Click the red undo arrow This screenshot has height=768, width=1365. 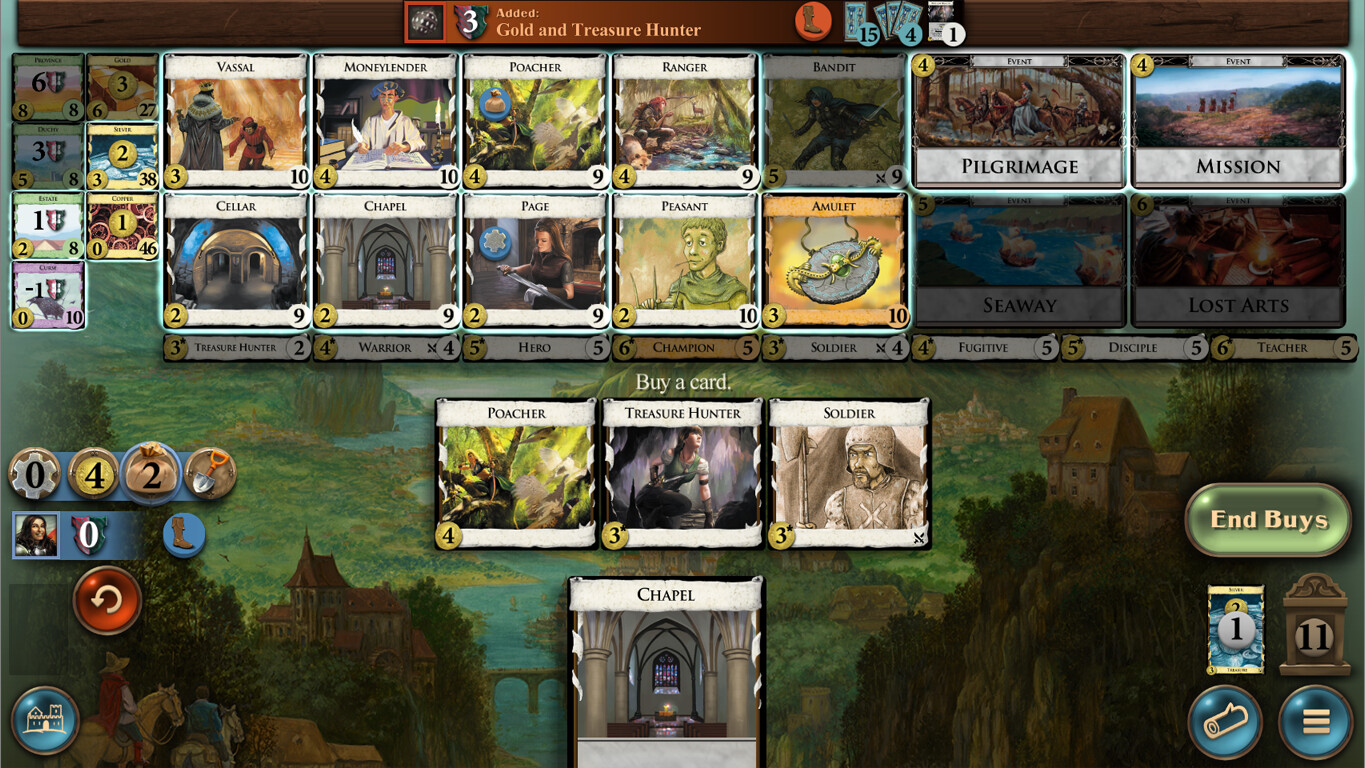[x=106, y=602]
